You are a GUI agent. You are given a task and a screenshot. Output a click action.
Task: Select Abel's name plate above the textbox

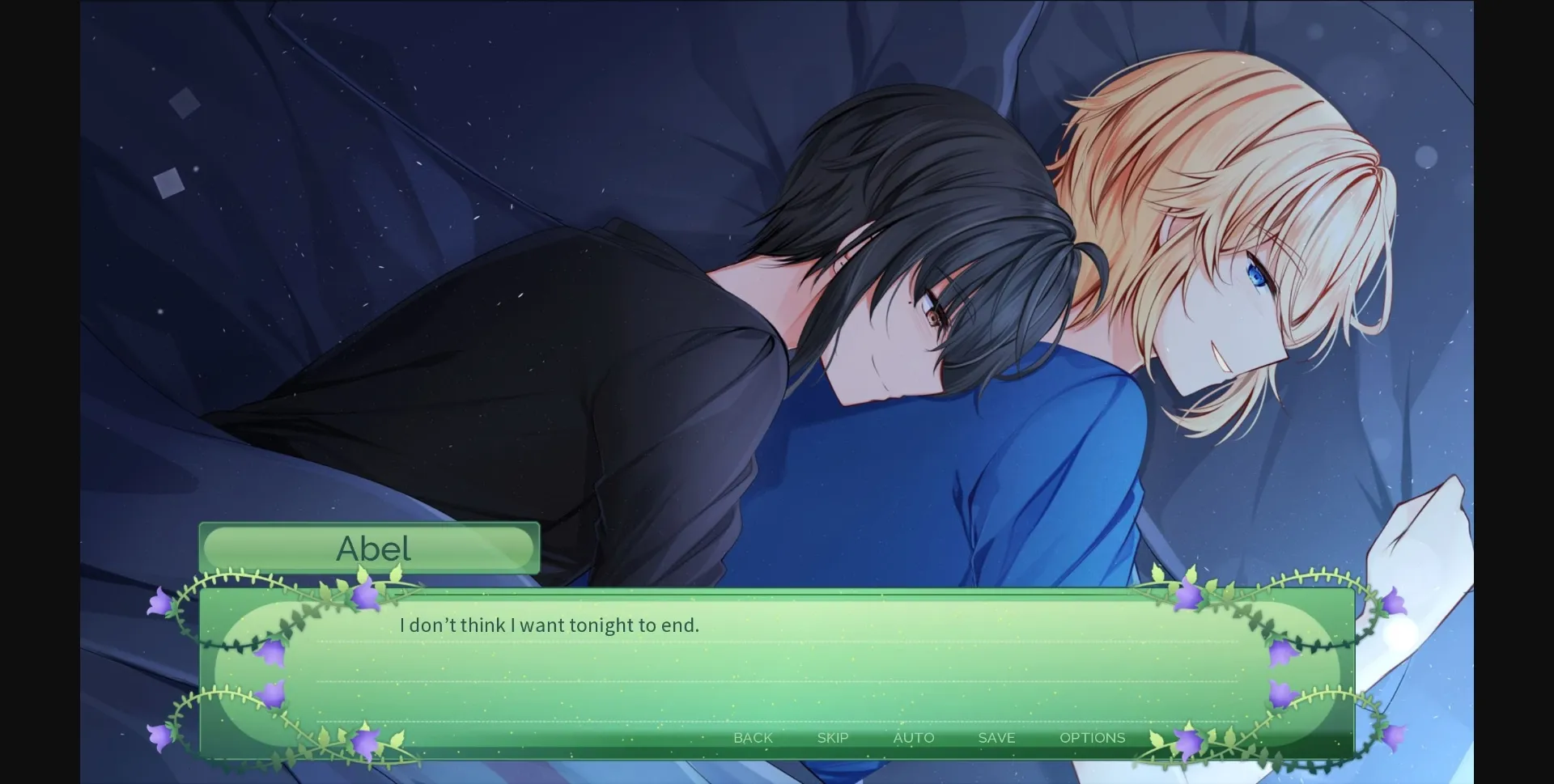click(x=372, y=549)
